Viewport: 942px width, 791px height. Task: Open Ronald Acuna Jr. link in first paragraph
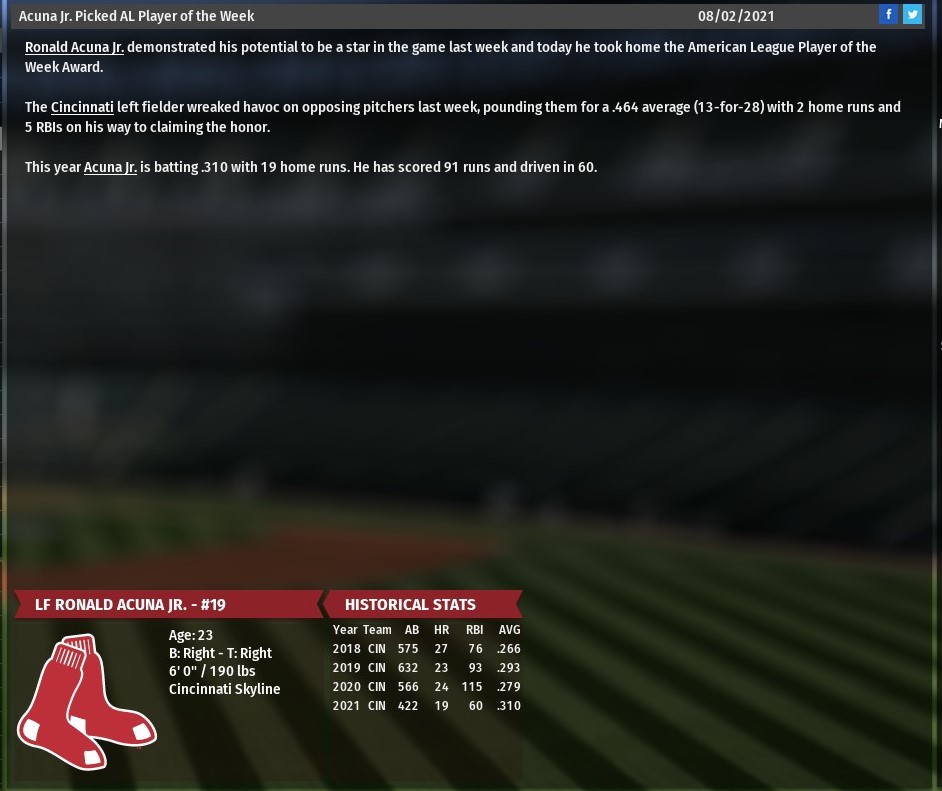75,48
